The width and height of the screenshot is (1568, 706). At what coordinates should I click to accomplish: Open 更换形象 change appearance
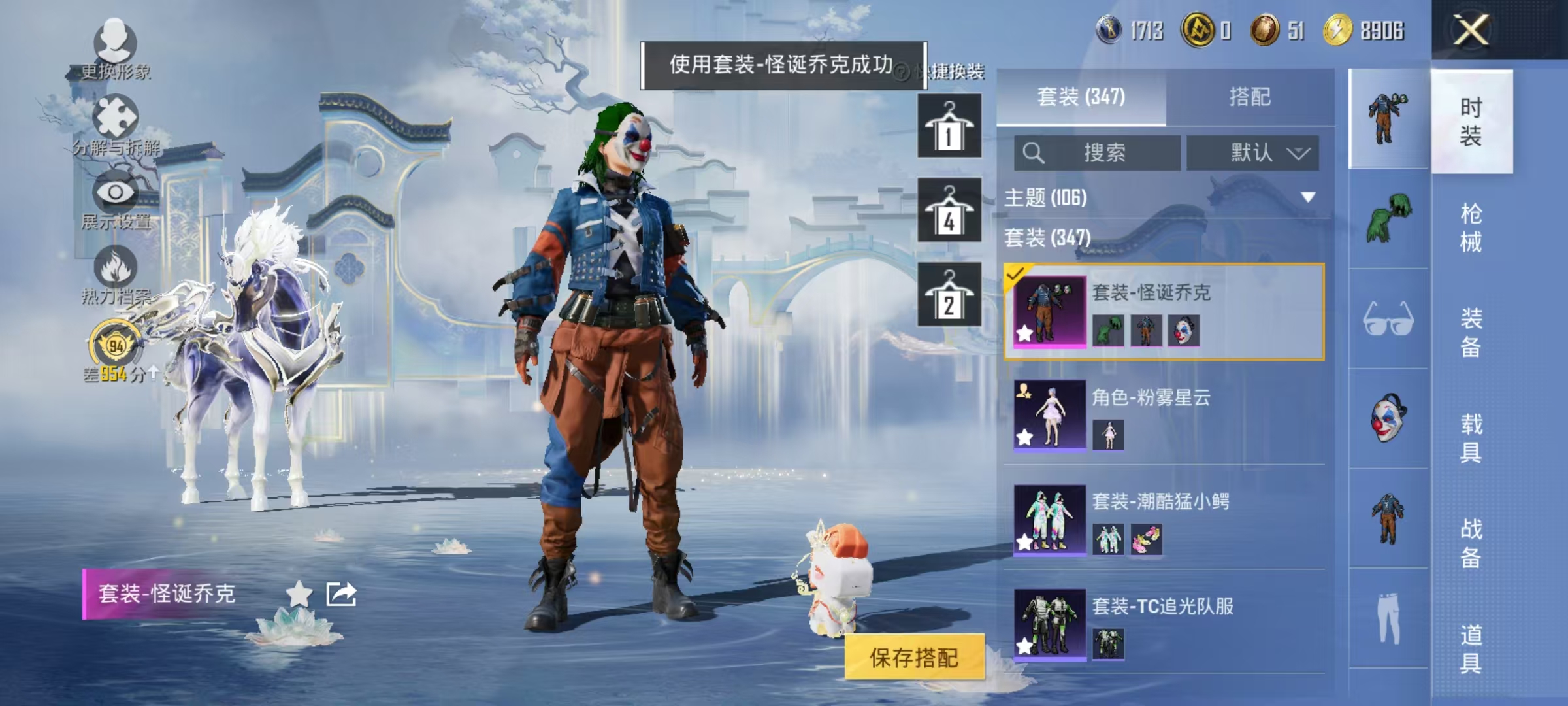coord(116,50)
